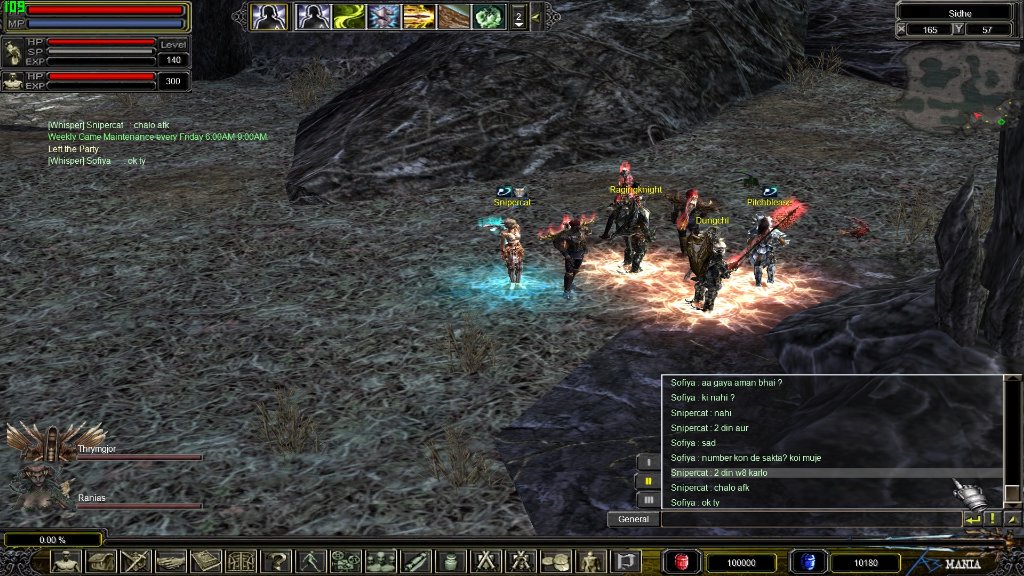Use the blue MP potion slot
1024x576 pixels.
(x=806, y=562)
